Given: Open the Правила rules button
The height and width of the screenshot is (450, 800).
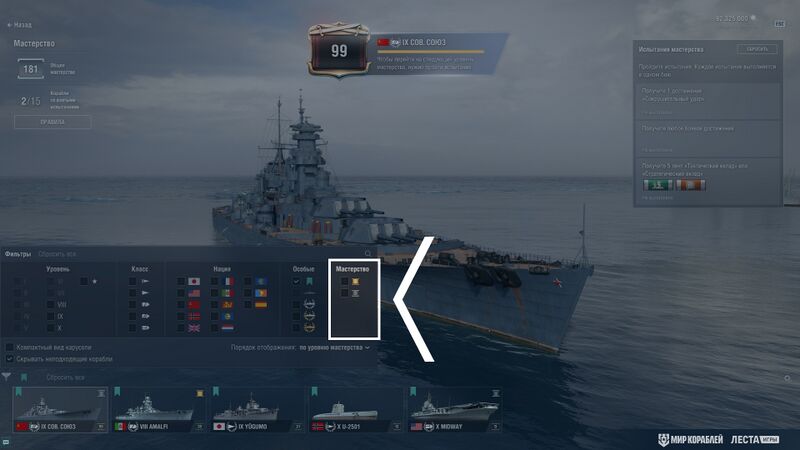Looking at the screenshot, I should [52, 122].
